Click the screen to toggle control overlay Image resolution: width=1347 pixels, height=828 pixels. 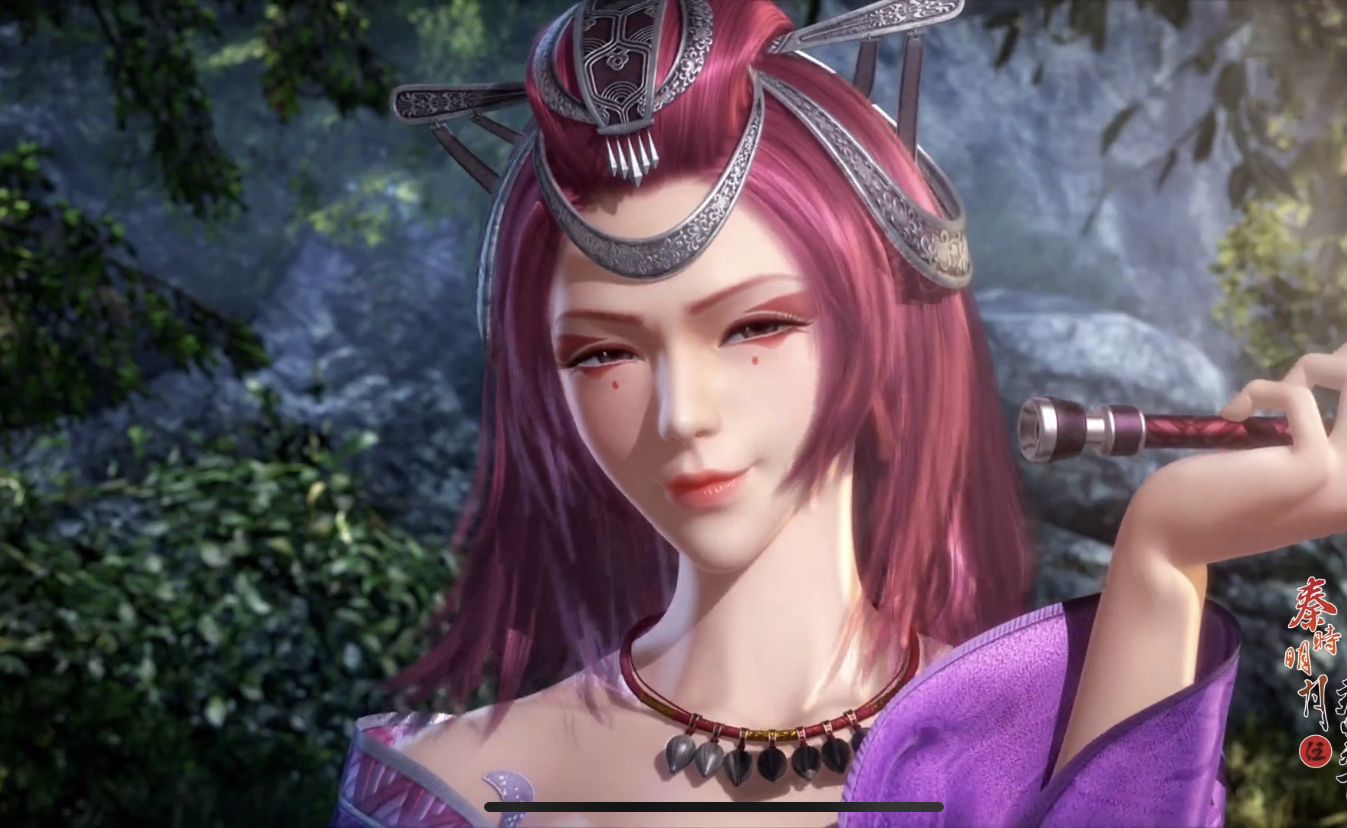(673, 414)
